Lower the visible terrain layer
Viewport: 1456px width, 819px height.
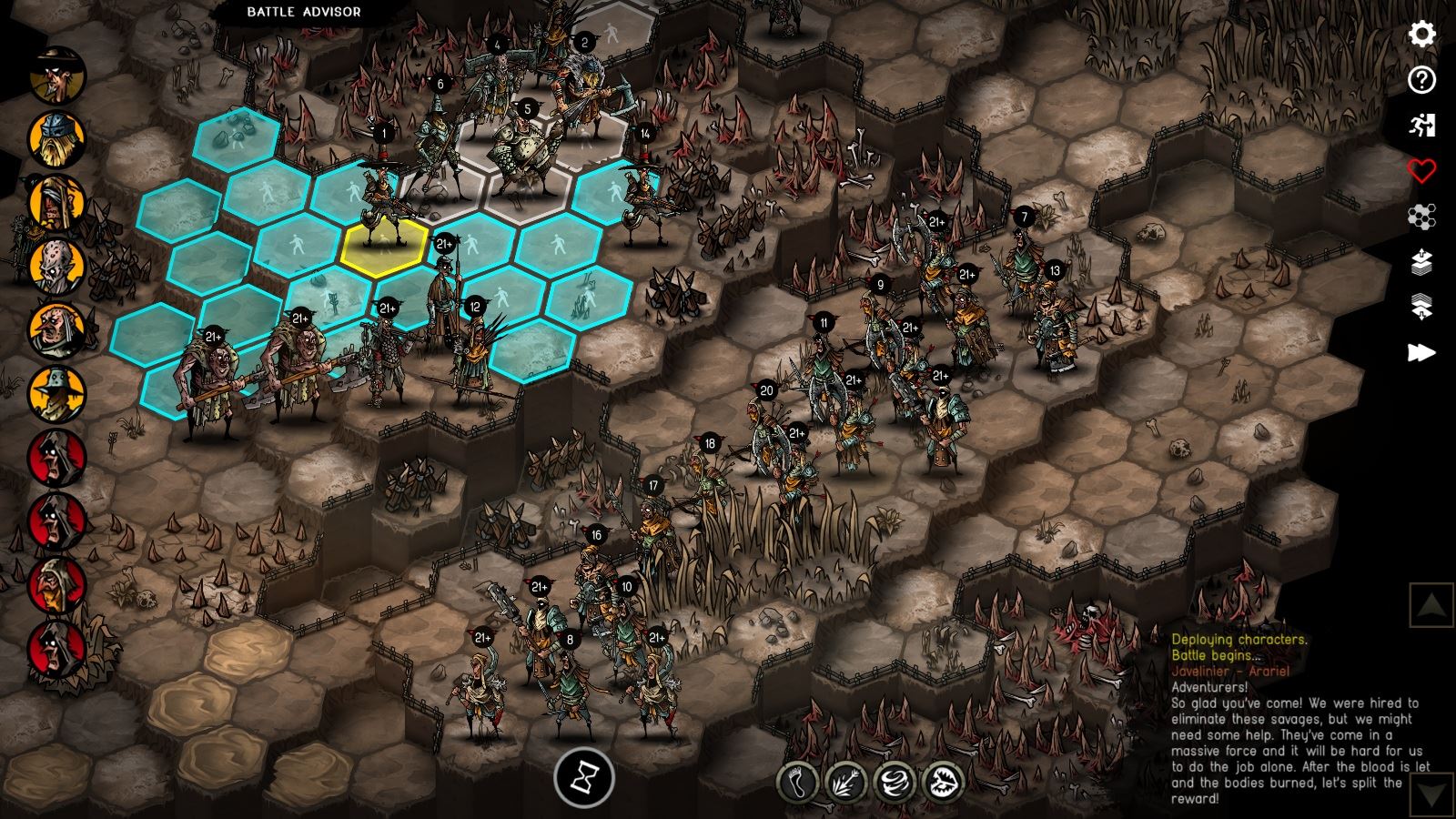(1421, 308)
